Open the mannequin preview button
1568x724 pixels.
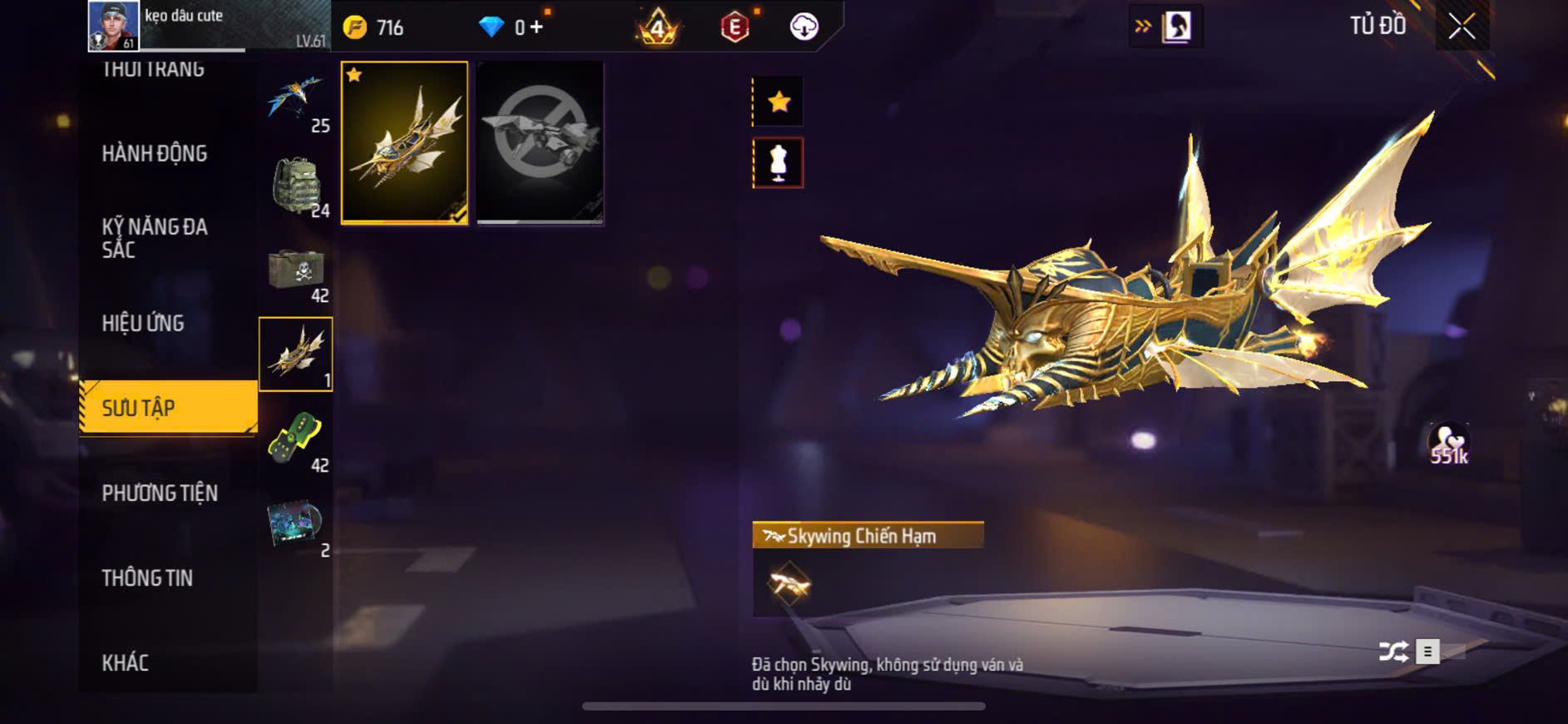779,162
